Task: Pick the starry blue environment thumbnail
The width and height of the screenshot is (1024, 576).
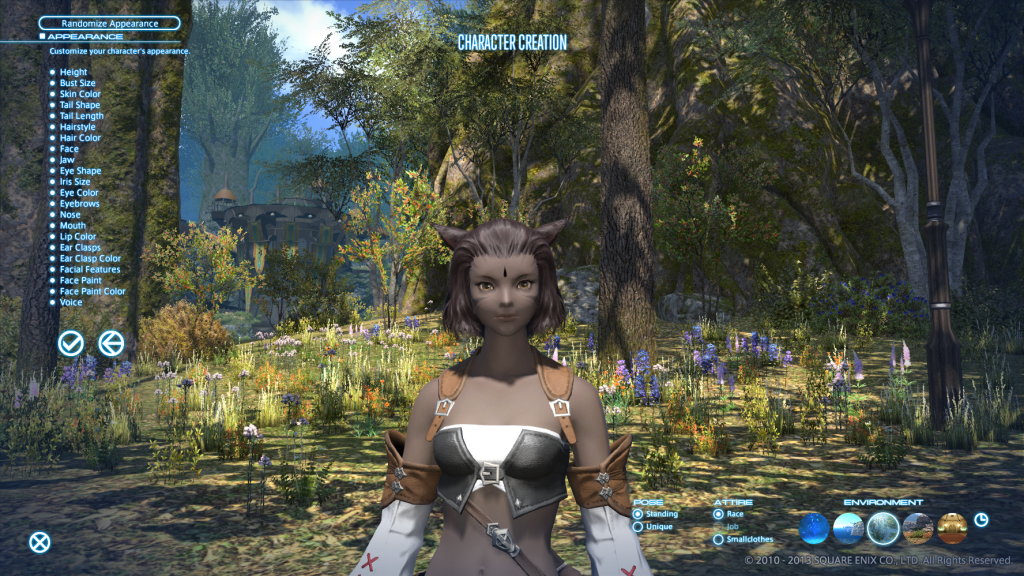Action: pos(814,527)
